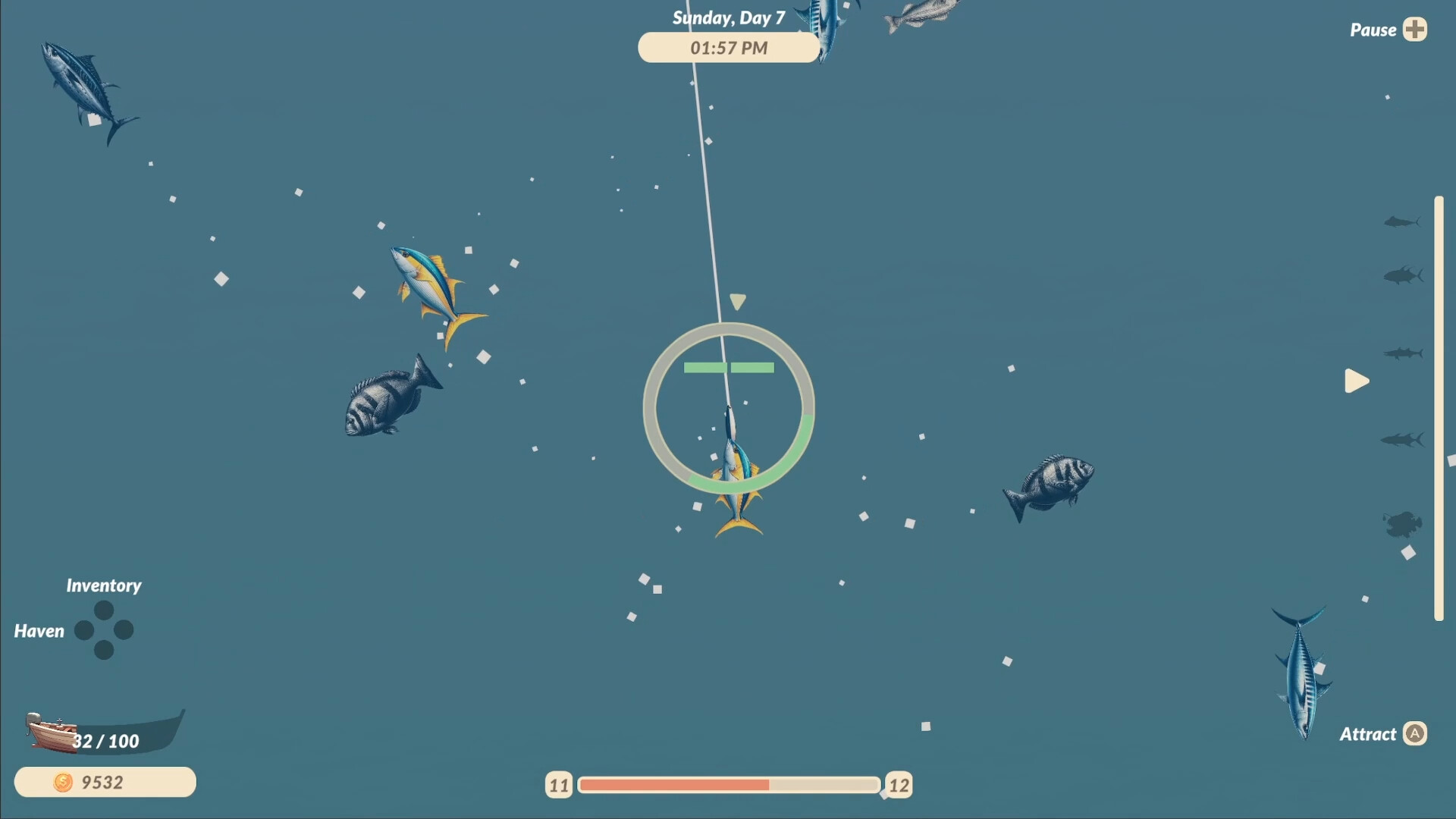Viewport: 1456px width, 819px height.
Task: Click the coin icon beside the money total
Action: click(x=63, y=782)
